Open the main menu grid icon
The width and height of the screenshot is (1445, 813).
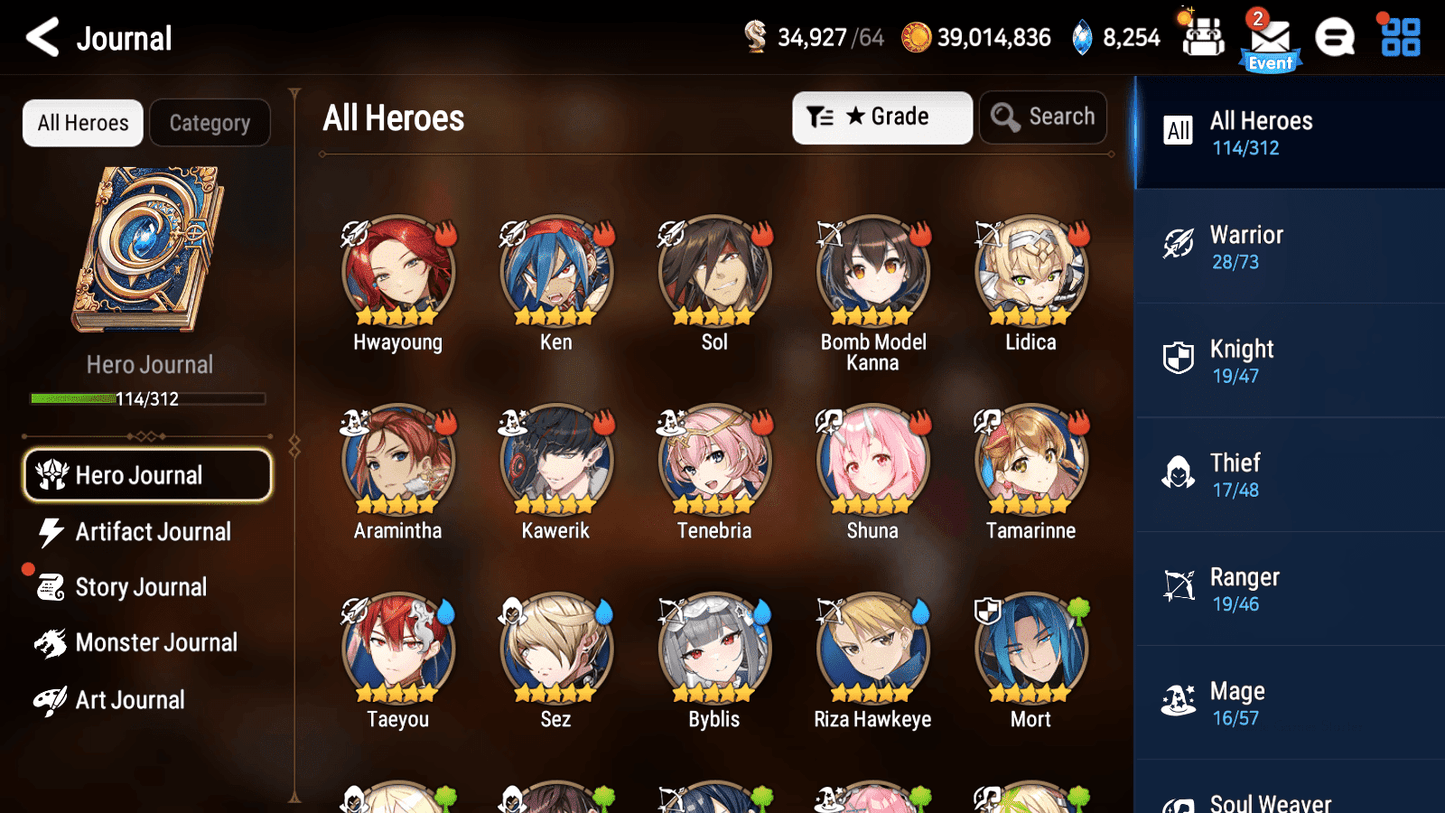point(1400,36)
